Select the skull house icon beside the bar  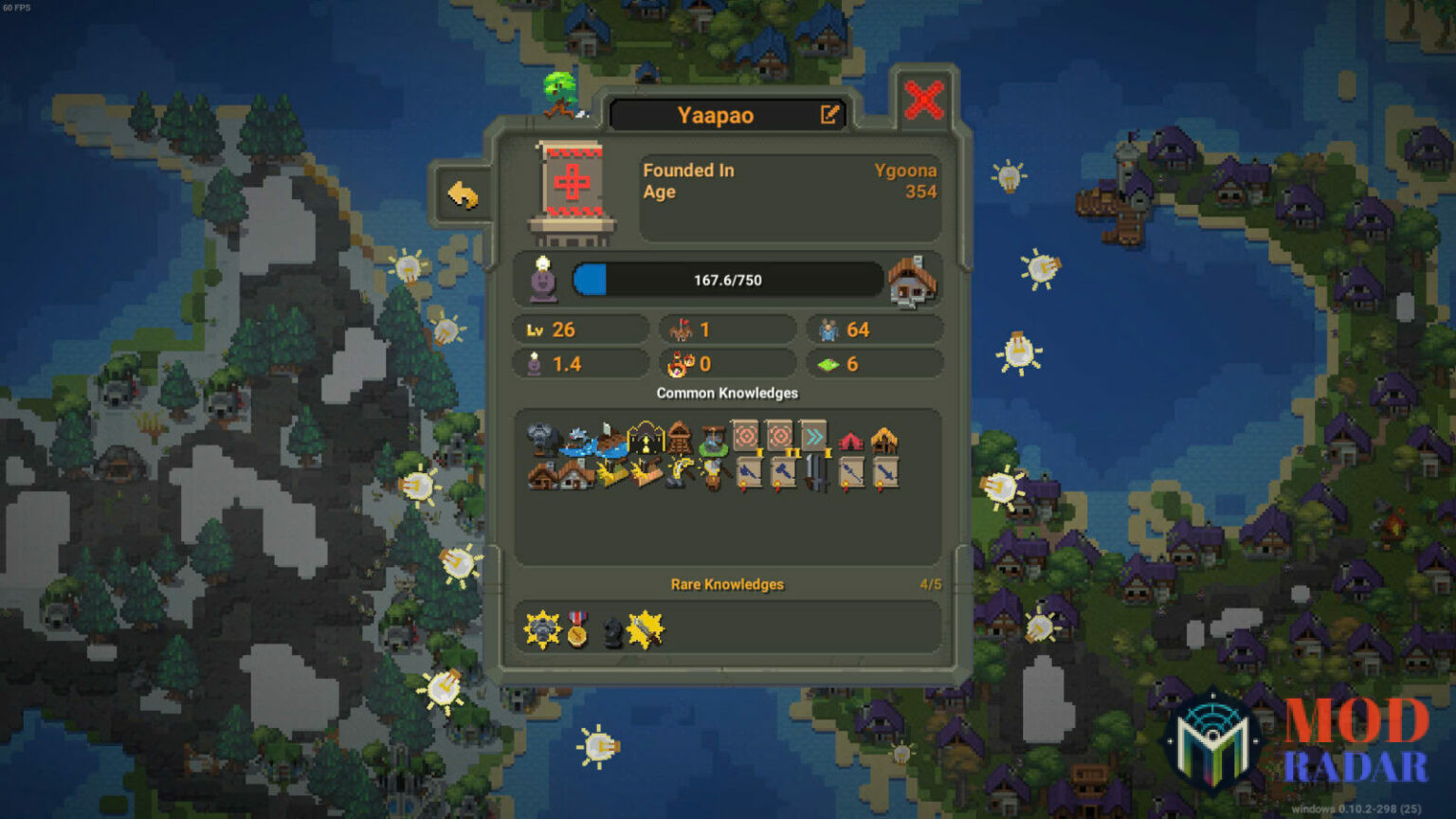pyautogui.click(x=911, y=280)
